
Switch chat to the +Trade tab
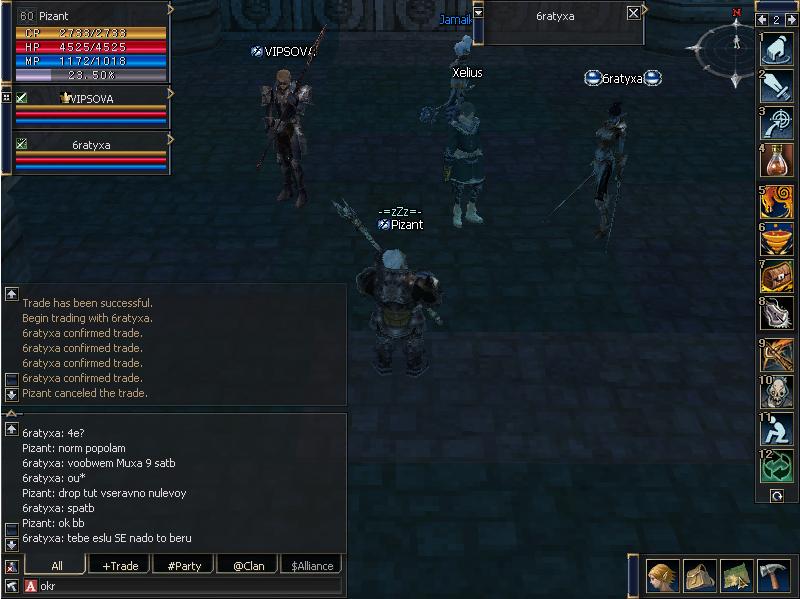click(x=120, y=566)
